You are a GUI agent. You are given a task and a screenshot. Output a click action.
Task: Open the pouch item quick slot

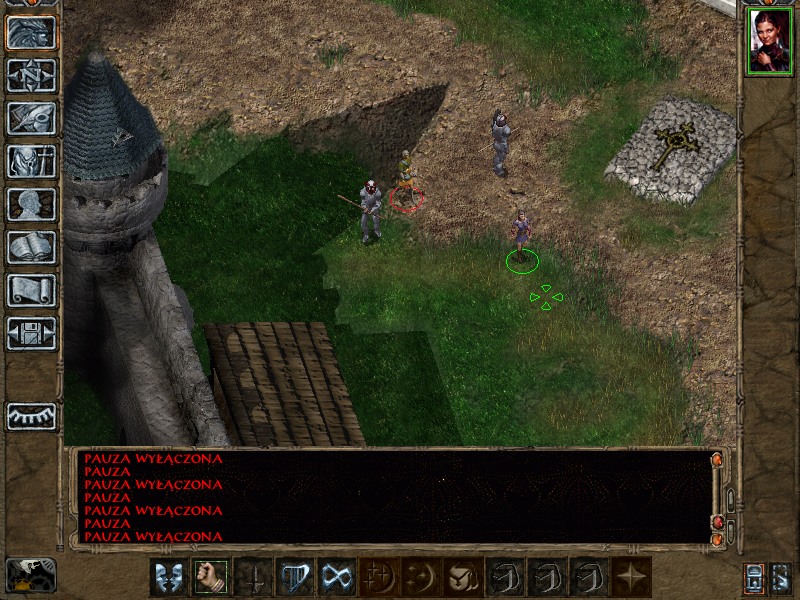point(462,577)
